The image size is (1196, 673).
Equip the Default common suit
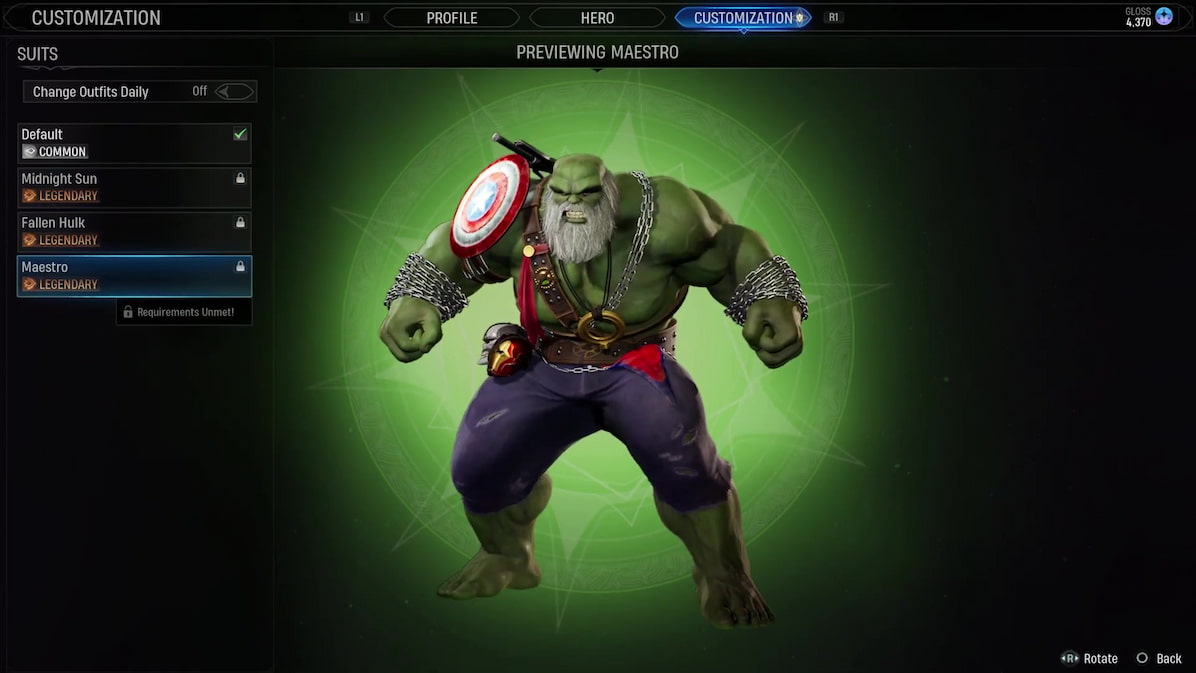pos(134,143)
